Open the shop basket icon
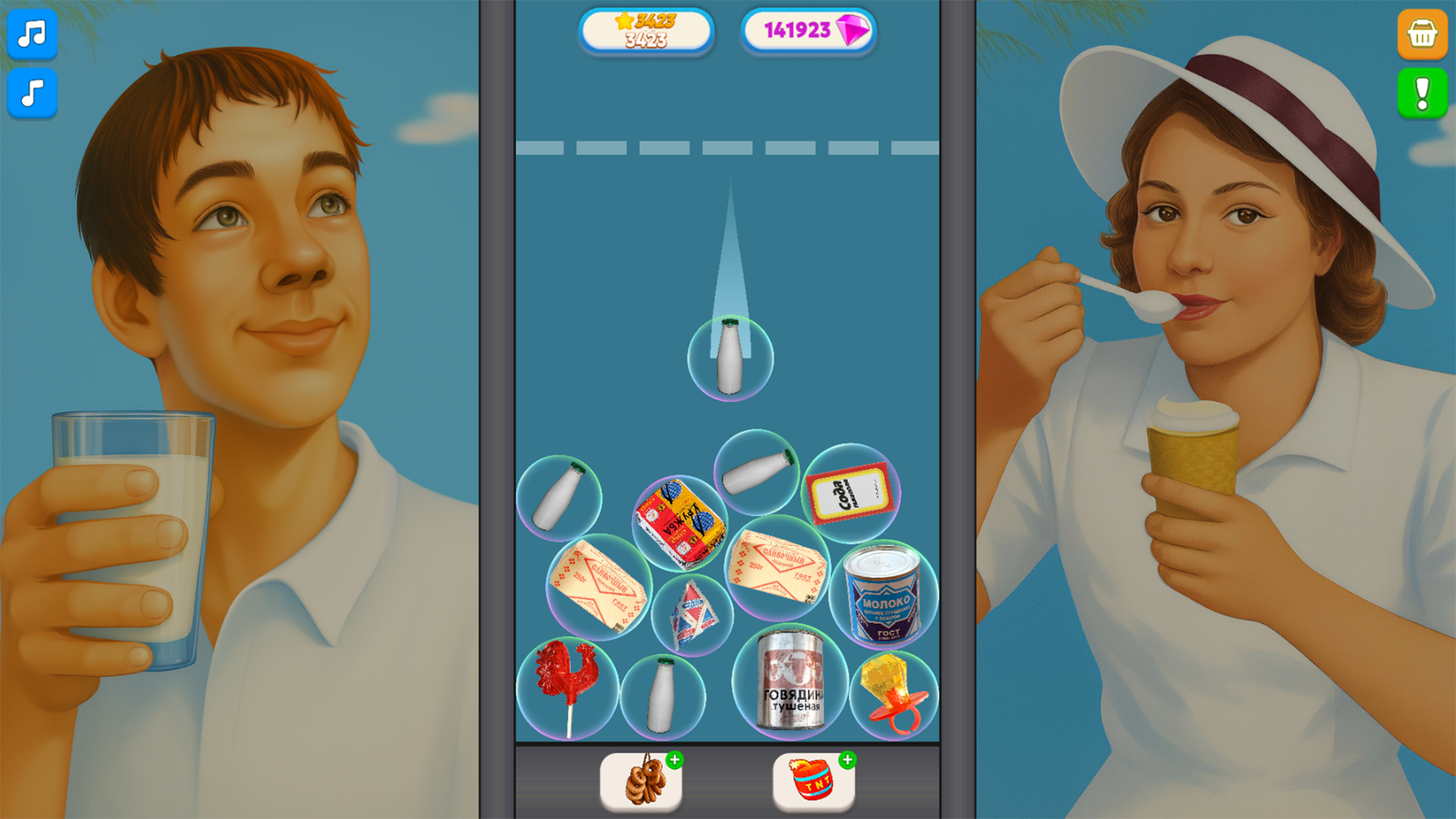The height and width of the screenshot is (819, 1456). (1422, 34)
